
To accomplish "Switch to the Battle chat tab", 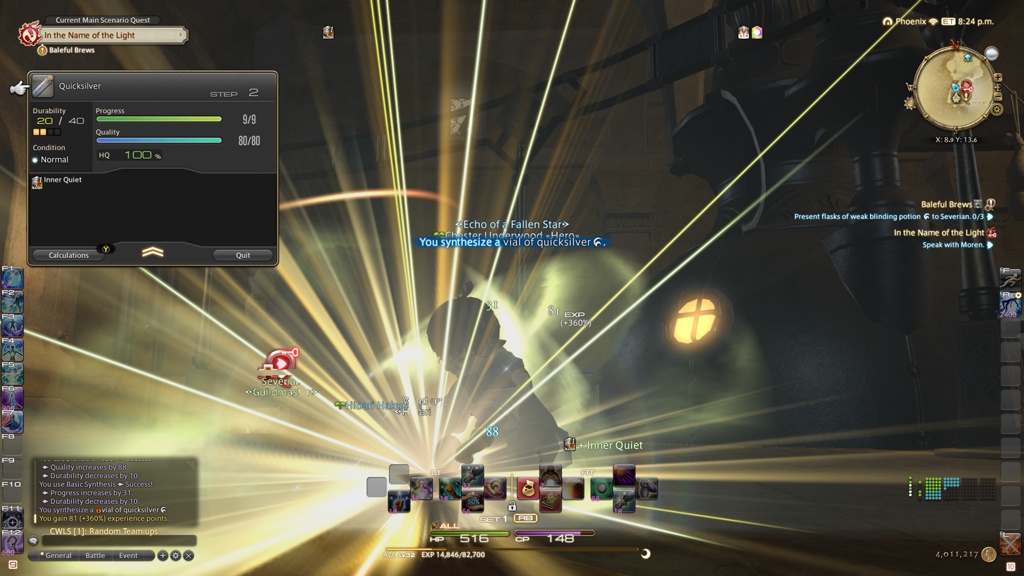I will click(95, 555).
